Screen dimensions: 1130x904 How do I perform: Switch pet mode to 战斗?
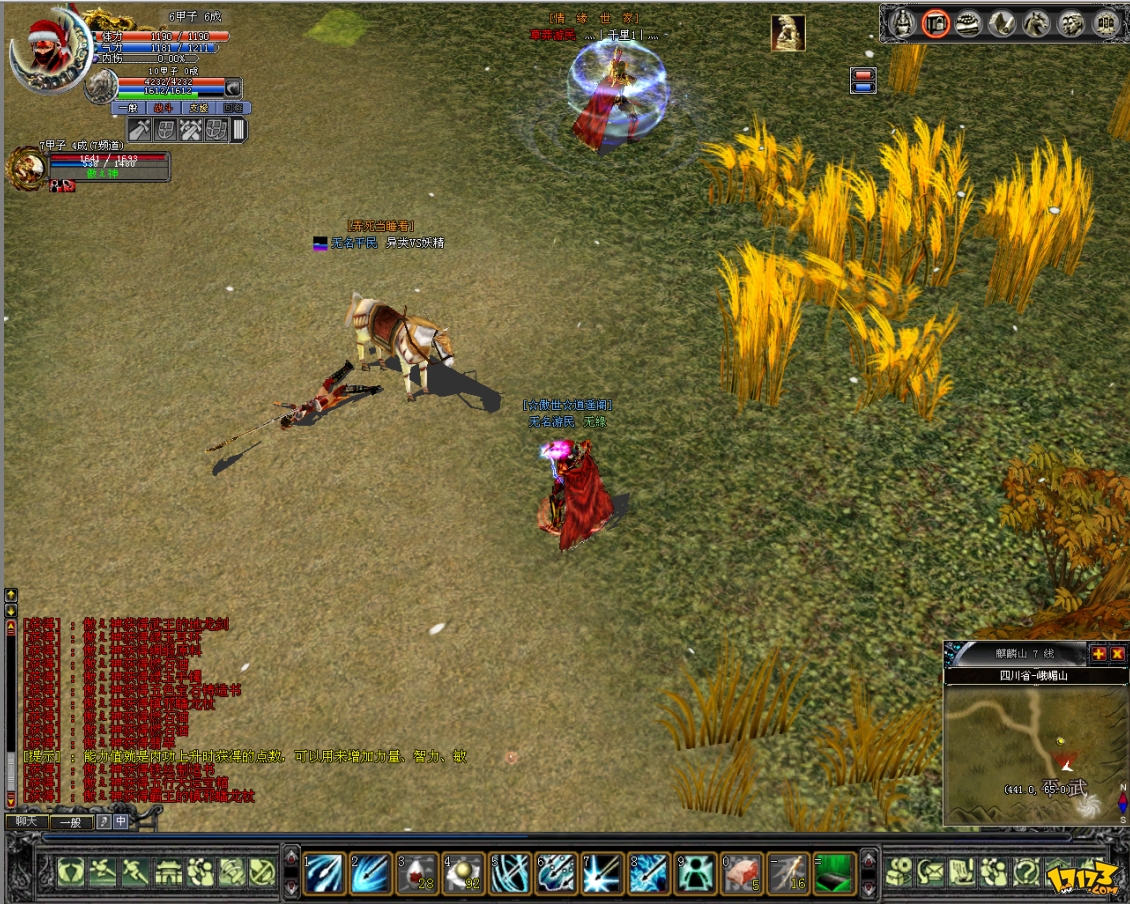pyautogui.click(x=163, y=108)
